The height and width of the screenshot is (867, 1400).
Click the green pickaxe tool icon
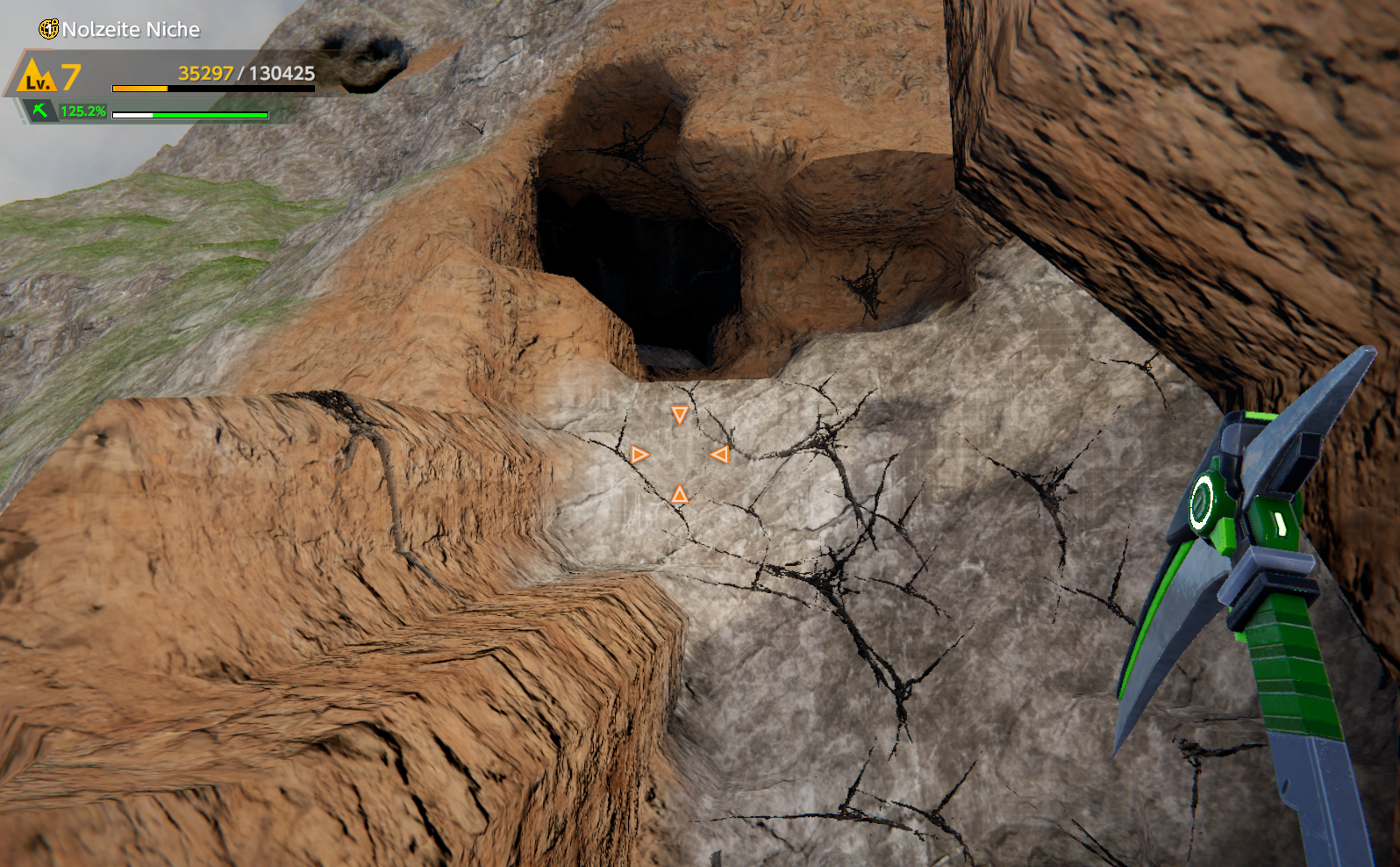point(39,111)
